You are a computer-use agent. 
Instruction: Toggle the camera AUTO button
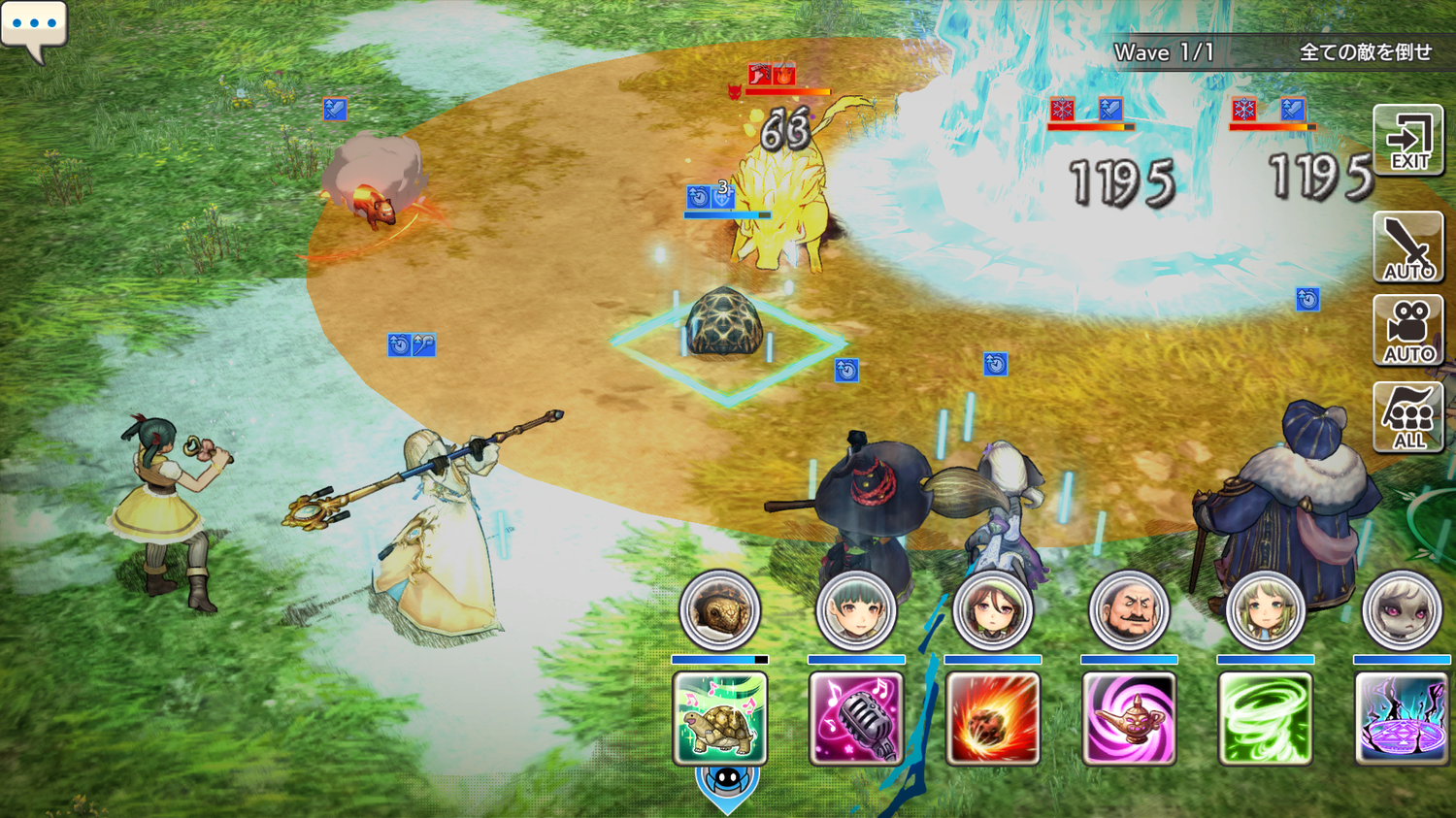pyautogui.click(x=1408, y=331)
